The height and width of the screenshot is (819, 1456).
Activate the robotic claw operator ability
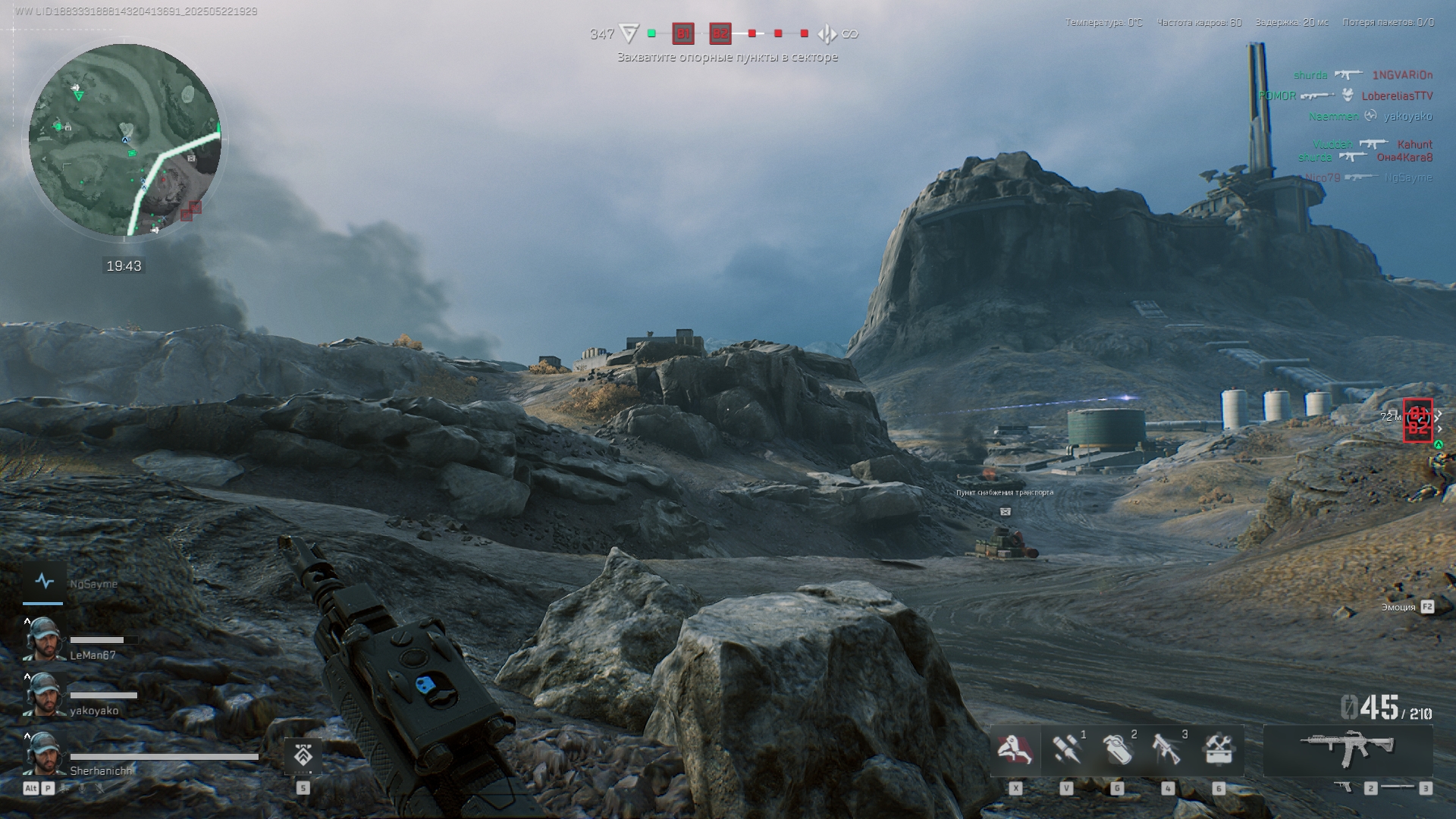pos(1015,750)
